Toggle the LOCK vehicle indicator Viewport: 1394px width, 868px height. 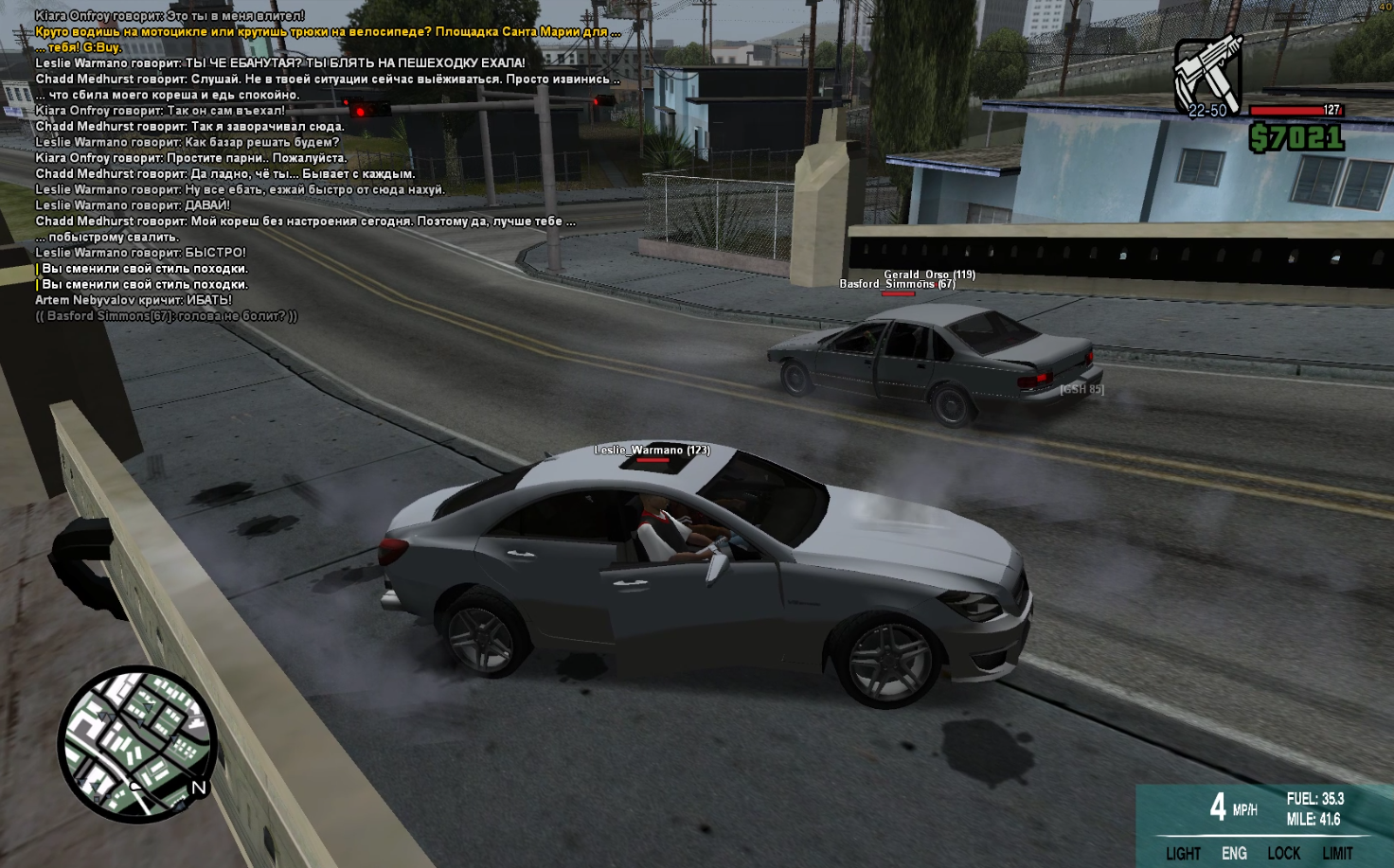pyautogui.click(x=1283, y=853)
